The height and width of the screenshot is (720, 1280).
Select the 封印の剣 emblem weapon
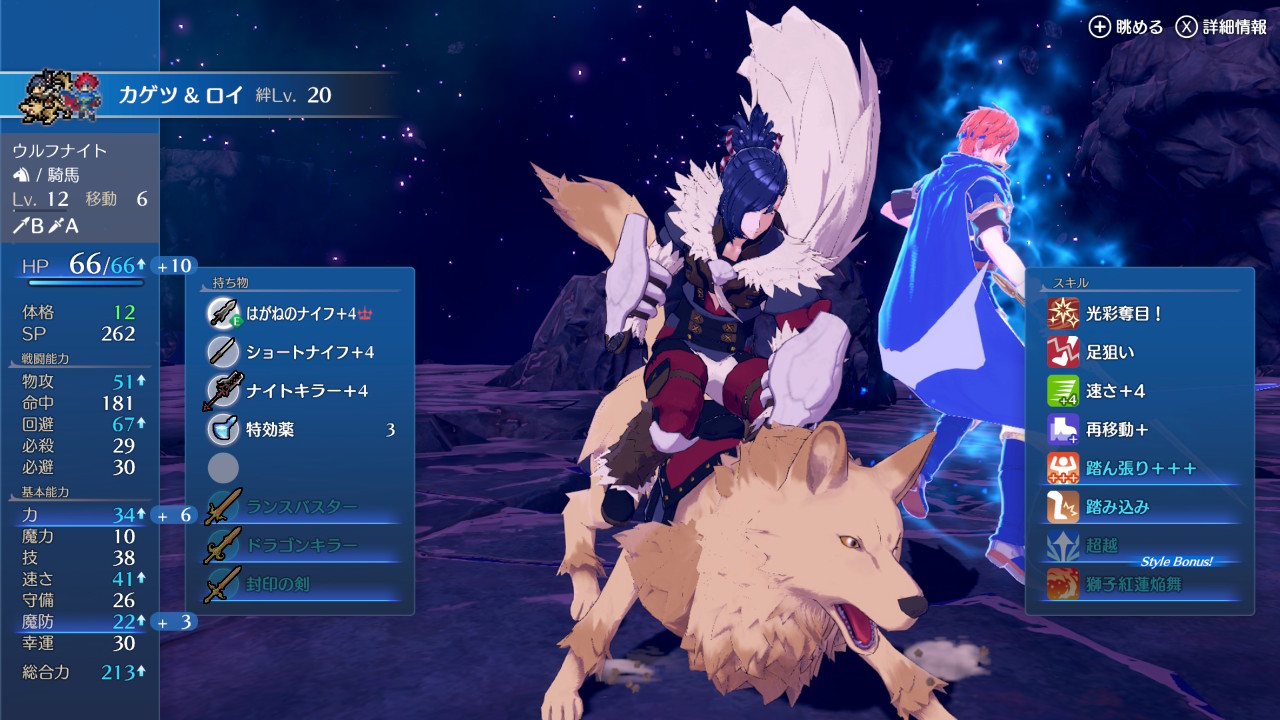(300, 585)
